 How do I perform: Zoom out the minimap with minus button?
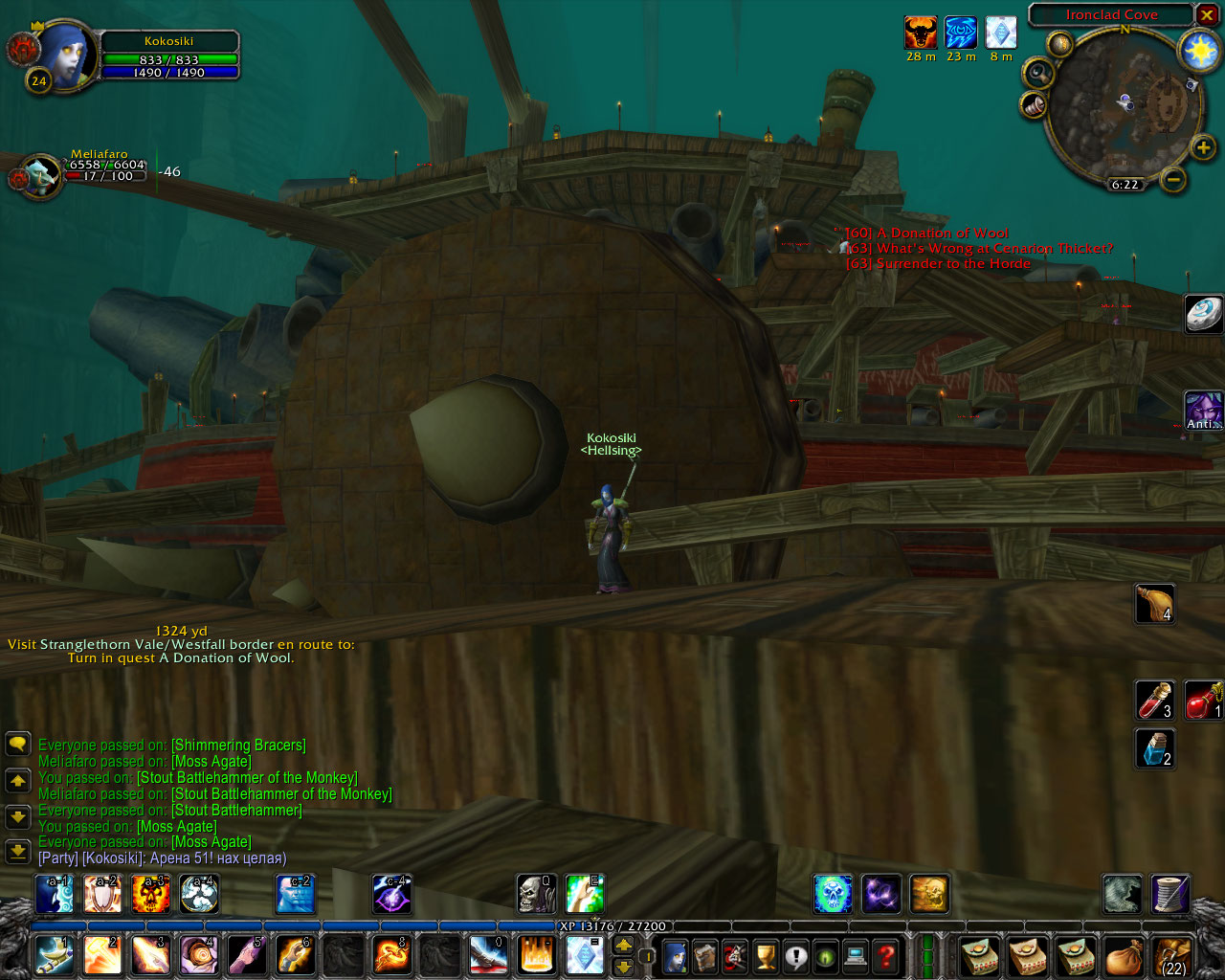1173,179
